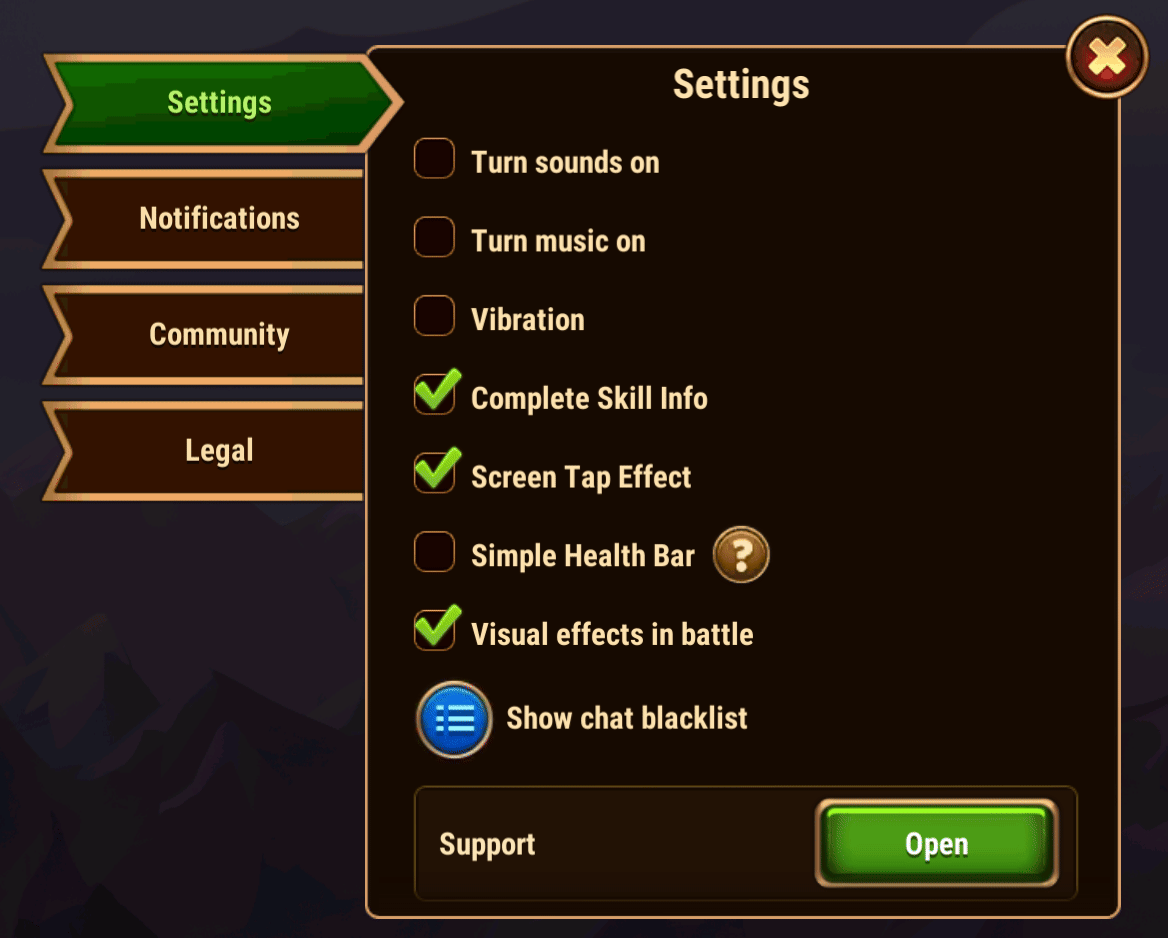This screenshot has height=938, width=1168.
Task: Turn off Visual effects in battle
Action: click(435, 631)
